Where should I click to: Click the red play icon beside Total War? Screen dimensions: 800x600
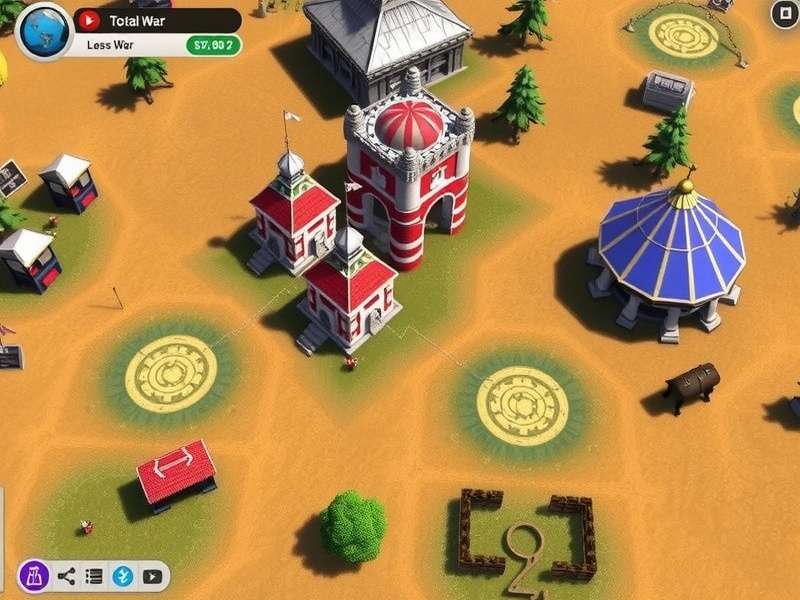point(88,20)
